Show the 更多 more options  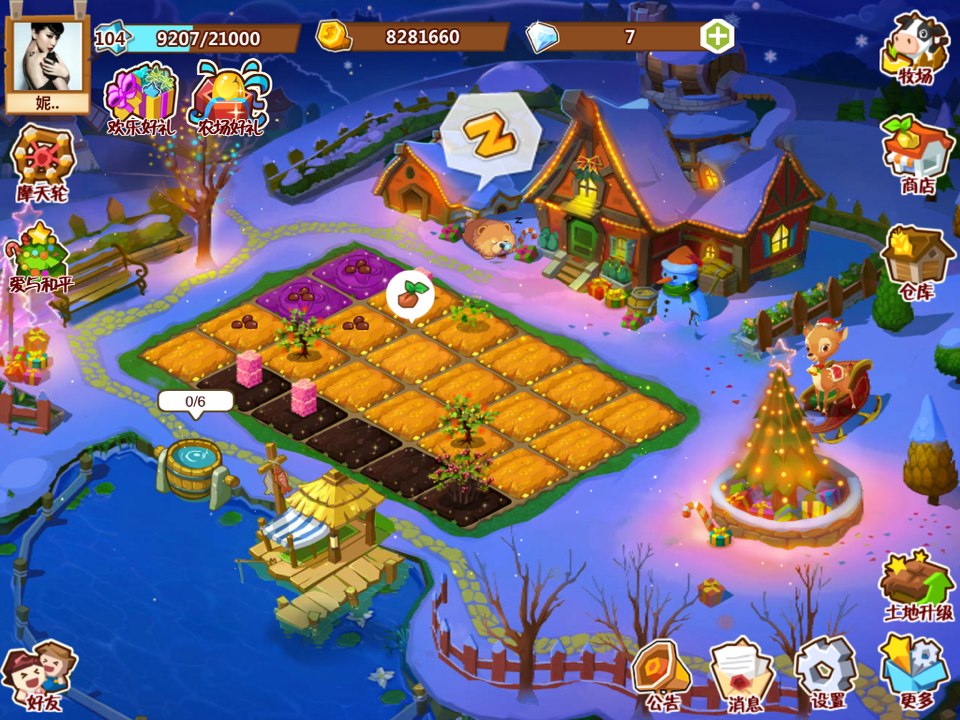pos(916,672)
